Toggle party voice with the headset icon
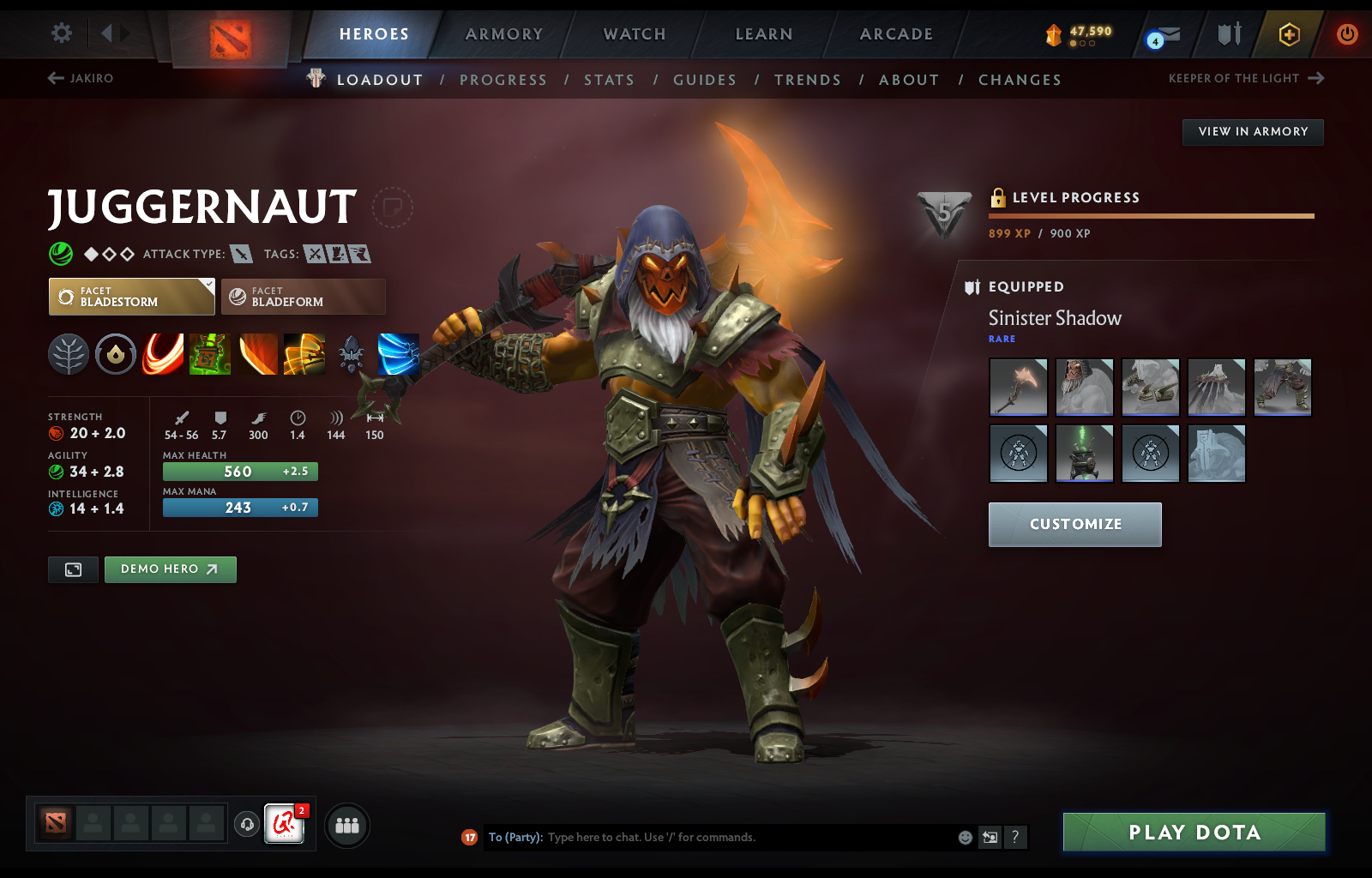The height and width of the screenshot is (878, 1372). [248, 826]
